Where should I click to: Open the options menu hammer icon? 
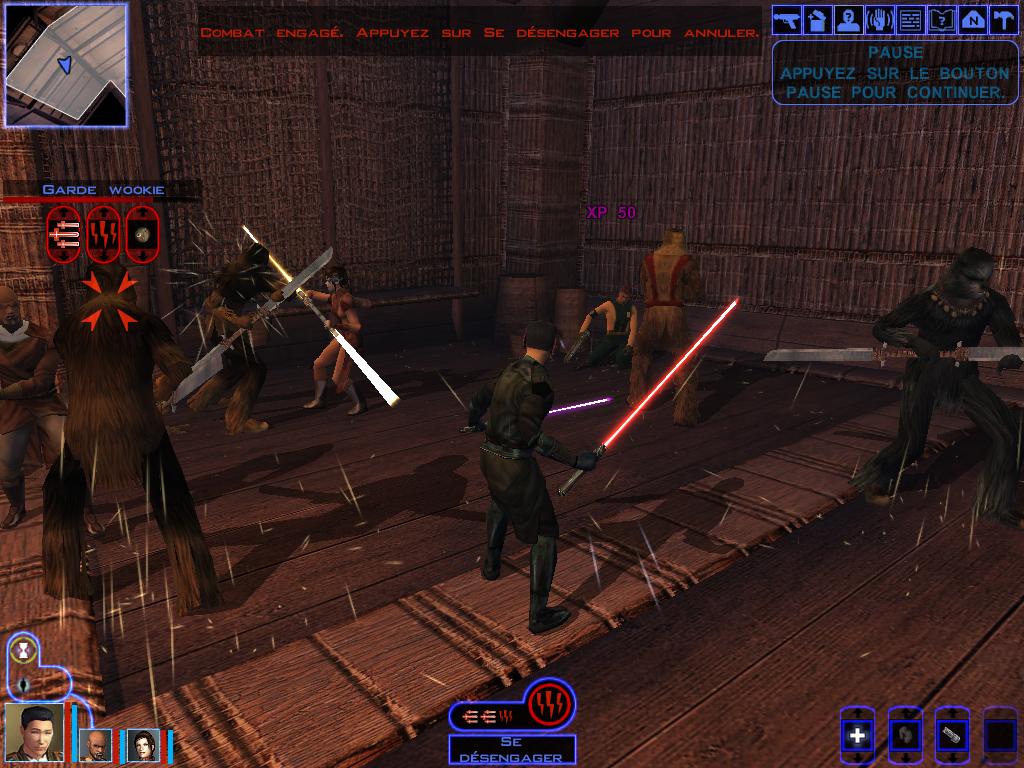pos(1002,19)
